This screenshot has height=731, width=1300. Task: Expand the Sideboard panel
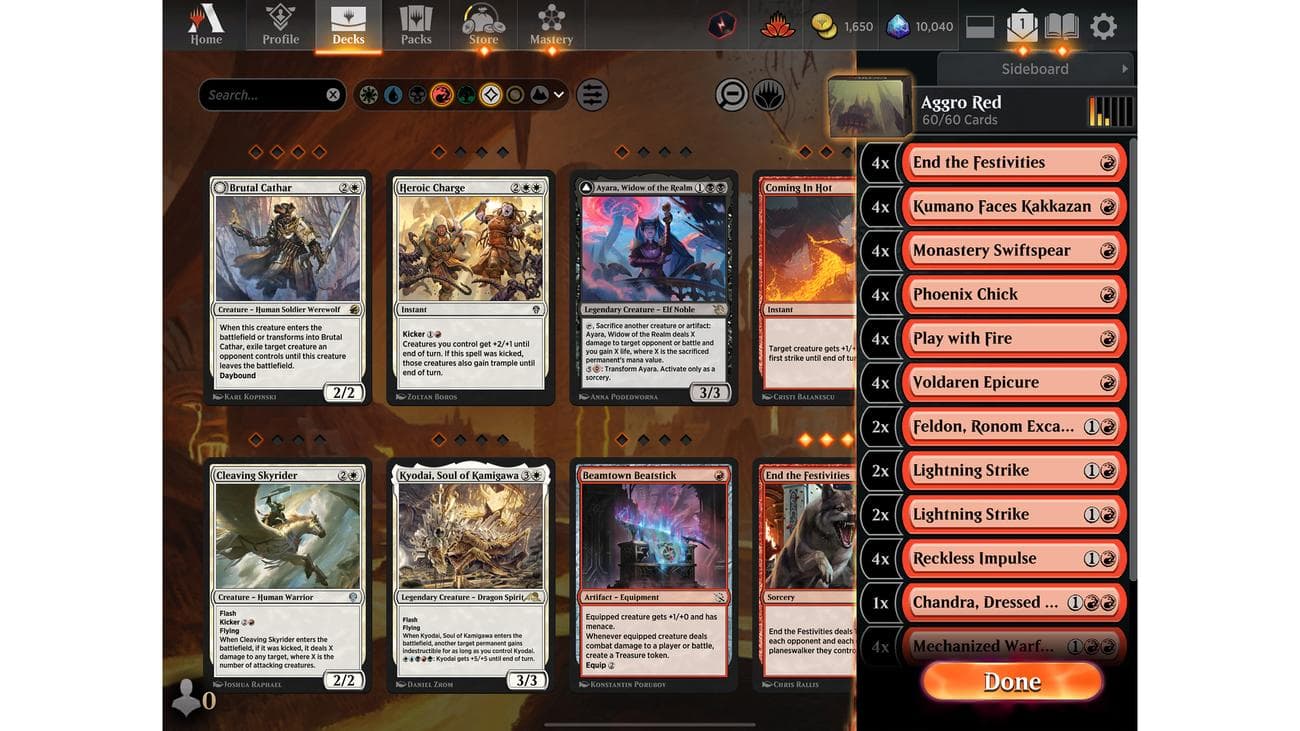click(x=1035, y=69)
